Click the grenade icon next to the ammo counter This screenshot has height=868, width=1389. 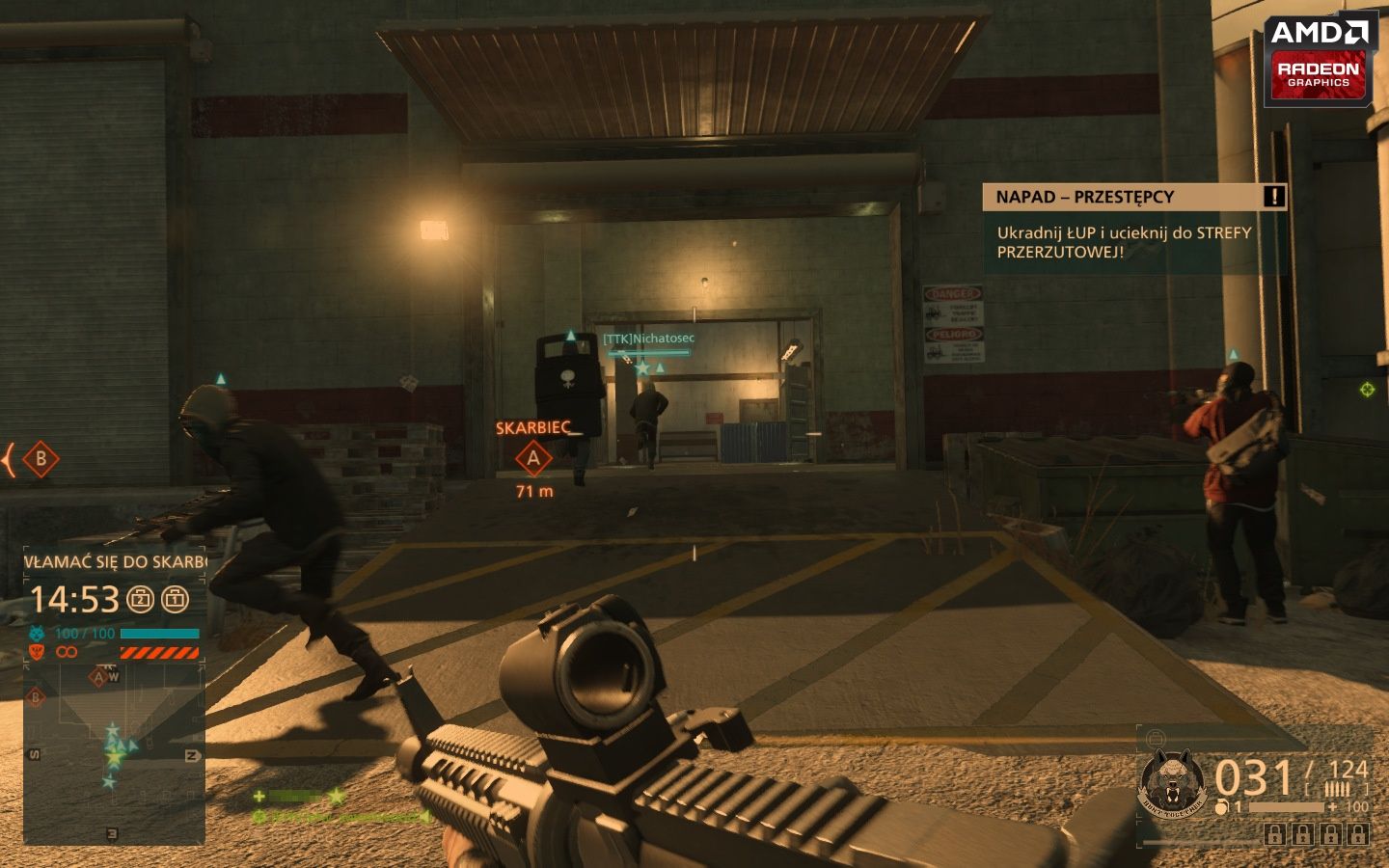[1223, 808]
